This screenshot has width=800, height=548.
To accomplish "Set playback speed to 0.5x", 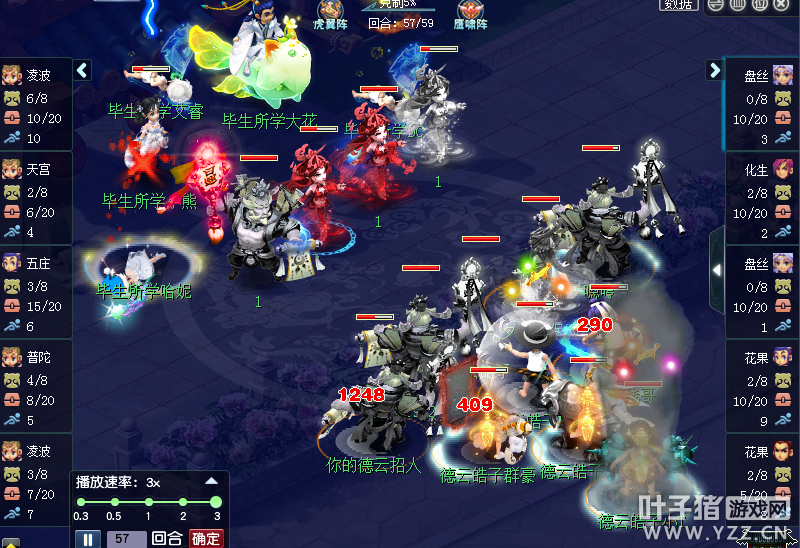I will pos(114,502).
